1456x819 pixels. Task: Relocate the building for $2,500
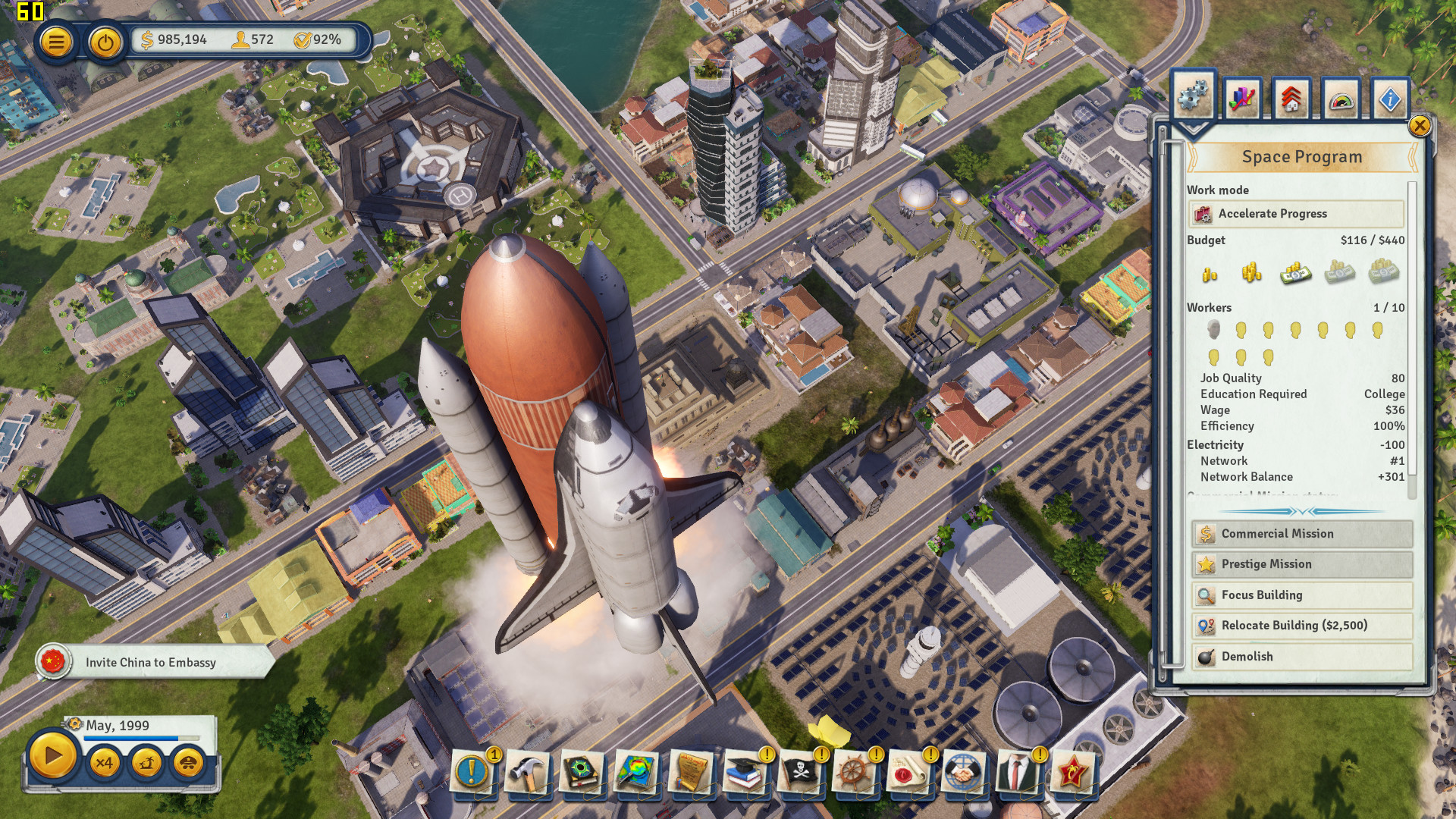[x=1301, y=626]
